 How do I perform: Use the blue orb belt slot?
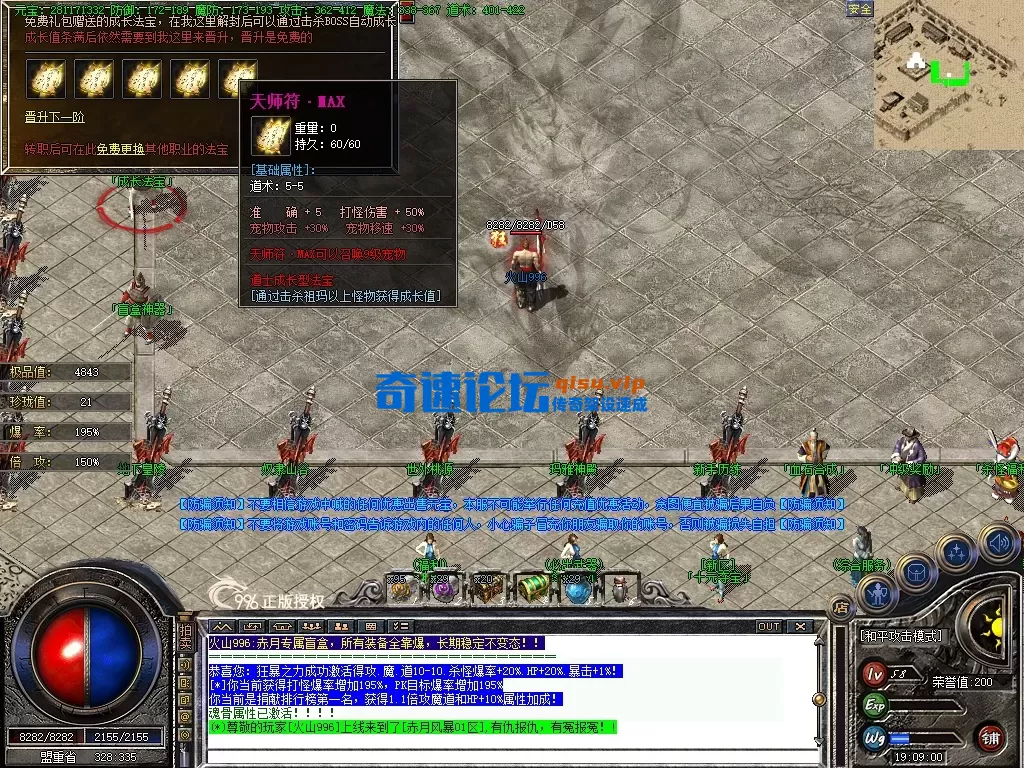click(576, 589)
